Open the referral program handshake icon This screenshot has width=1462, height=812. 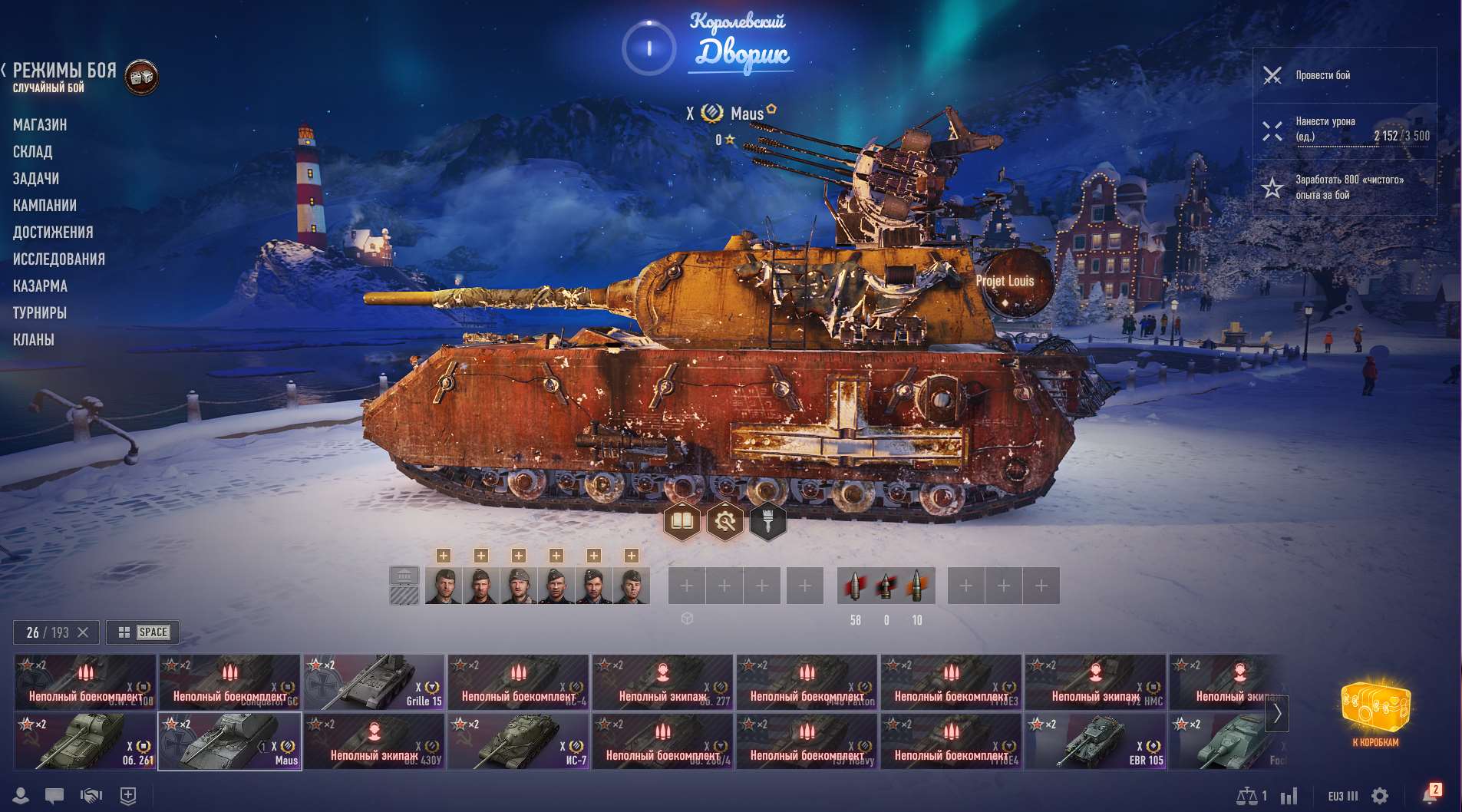pyautogui.click(x=91, y=796)
